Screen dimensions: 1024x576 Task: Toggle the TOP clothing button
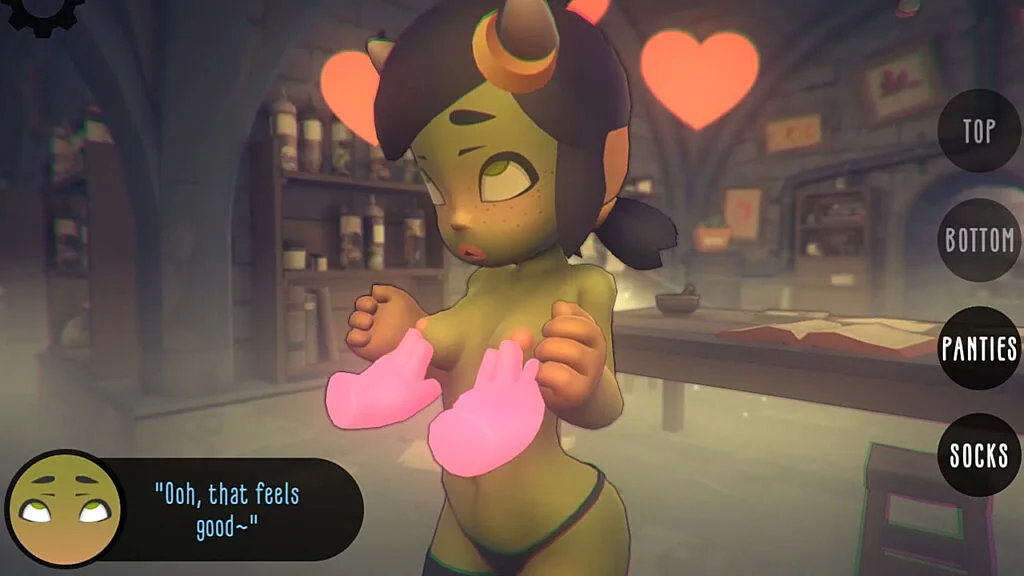(978, 131)
